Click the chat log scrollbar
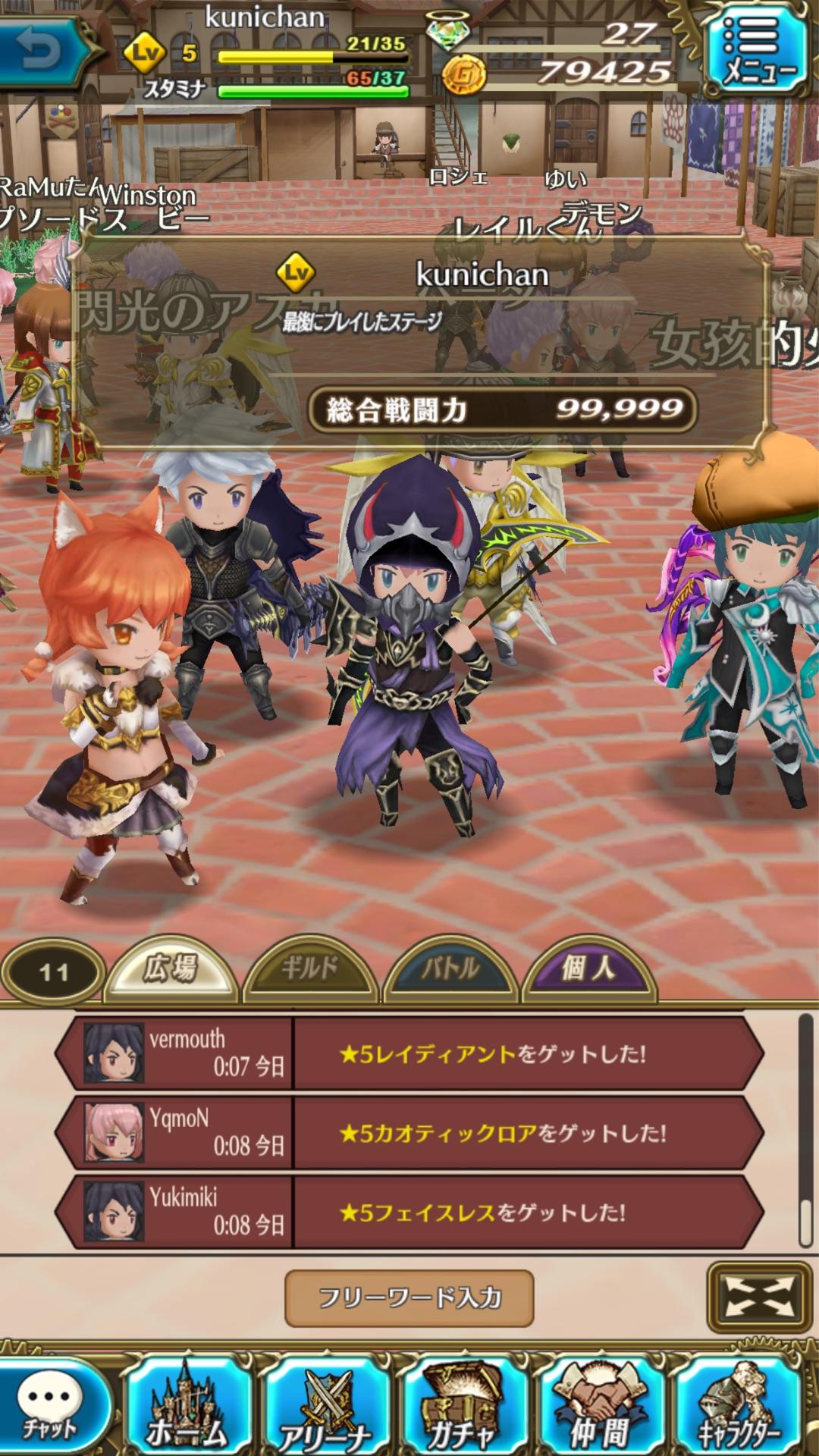819x1456 pixels. [805, 1130]
